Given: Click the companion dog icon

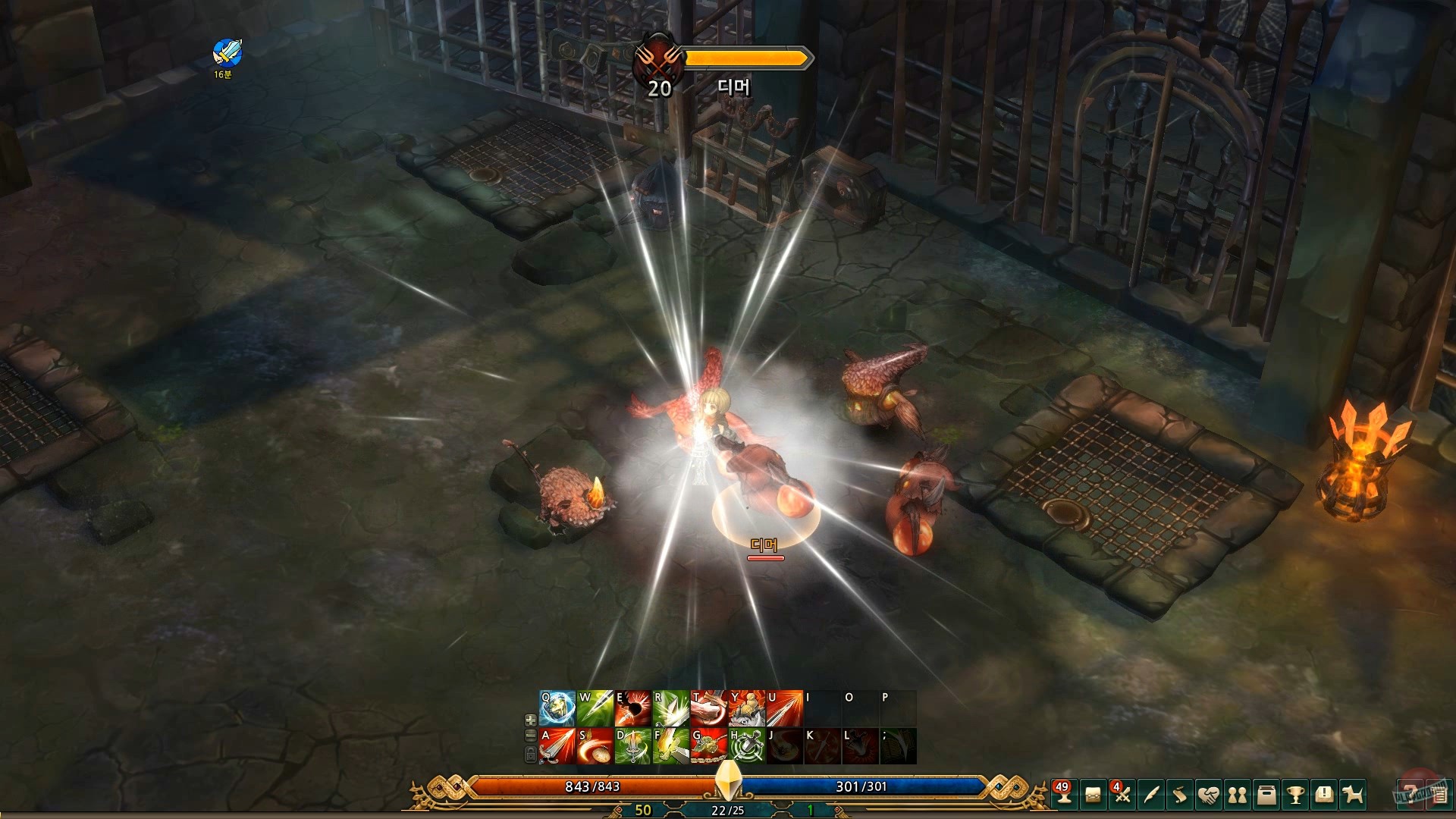Looking at the screenshot, I should 1353,795.
